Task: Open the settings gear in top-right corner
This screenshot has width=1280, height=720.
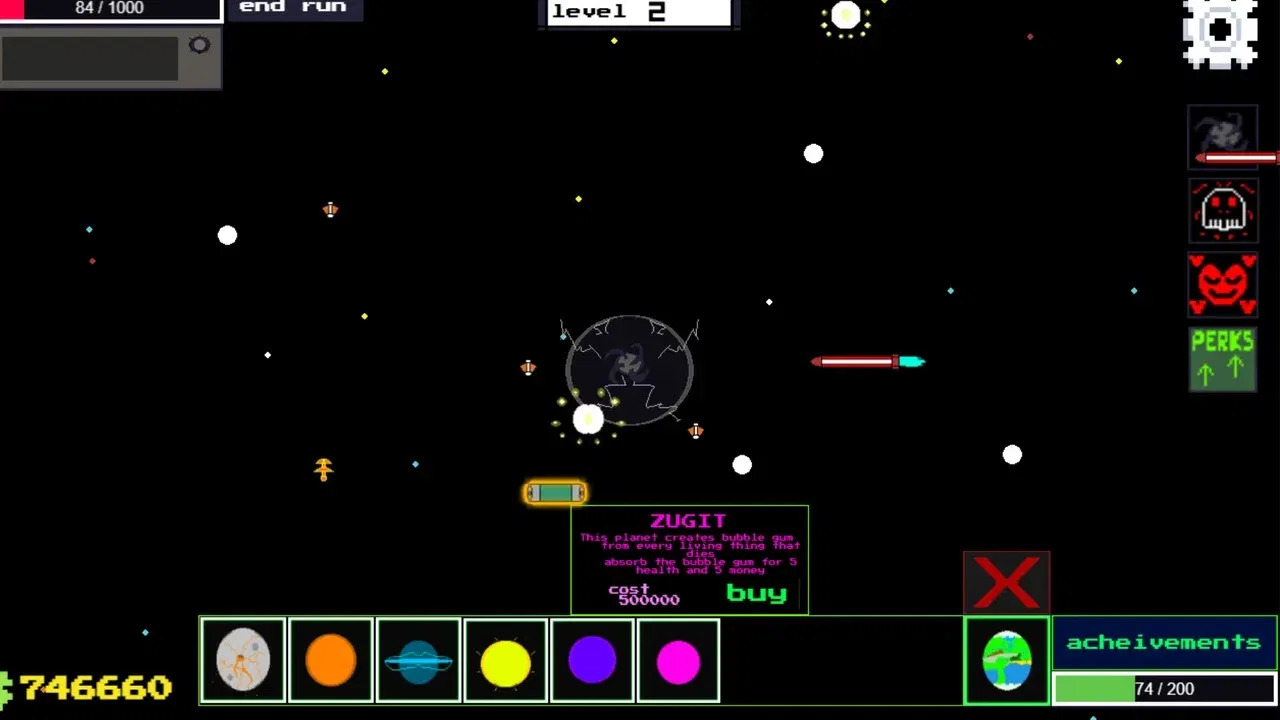Action: point(1220,33)
